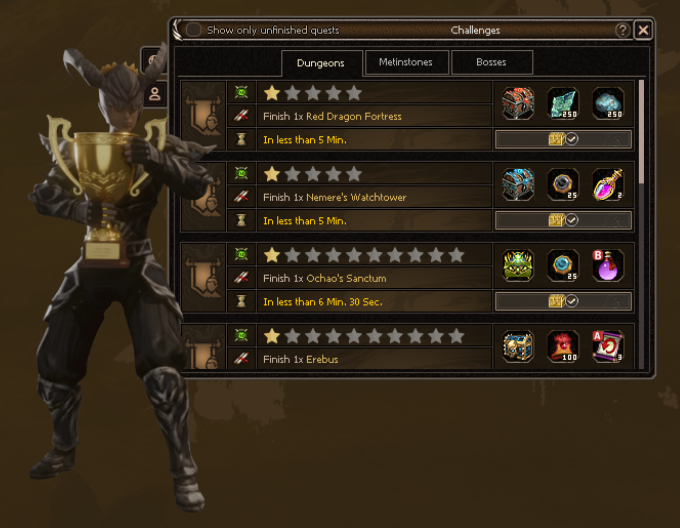Inspect the green Ochao mask chest reward
This screenshot has height=528, width=680.
click(x=518, y=265)
